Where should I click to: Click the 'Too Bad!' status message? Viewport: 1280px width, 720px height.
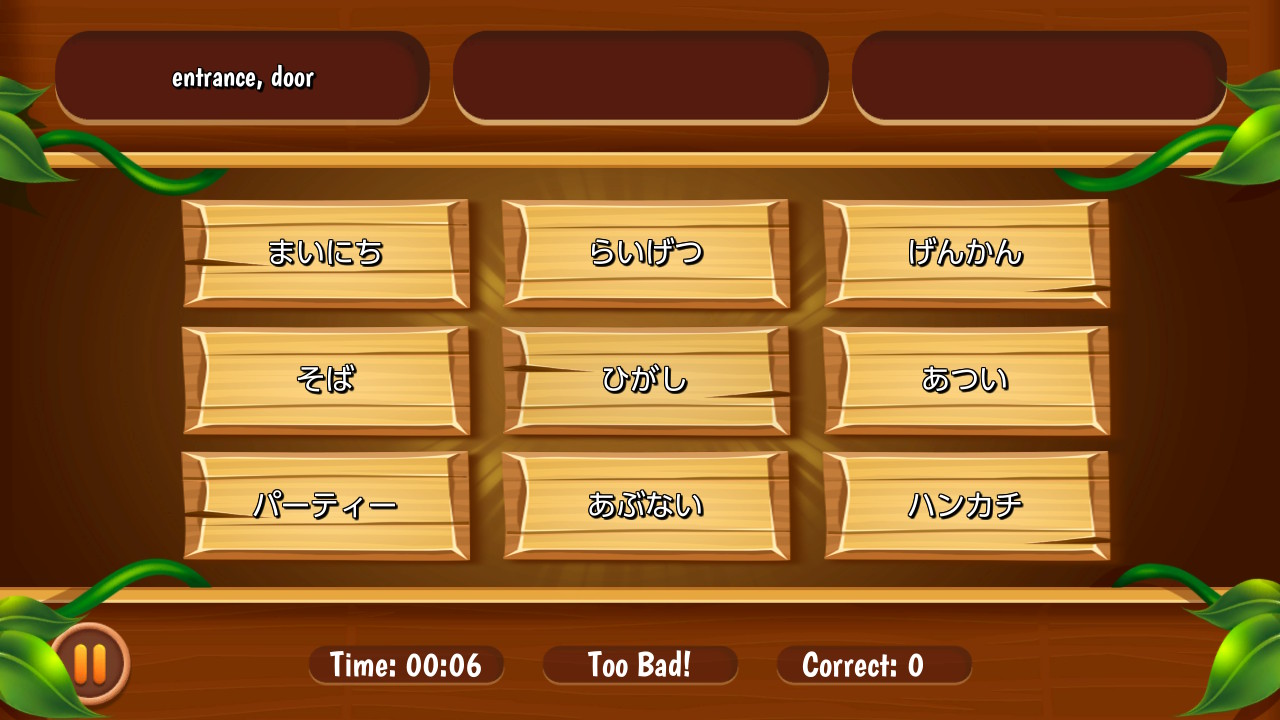pos(639,664)
